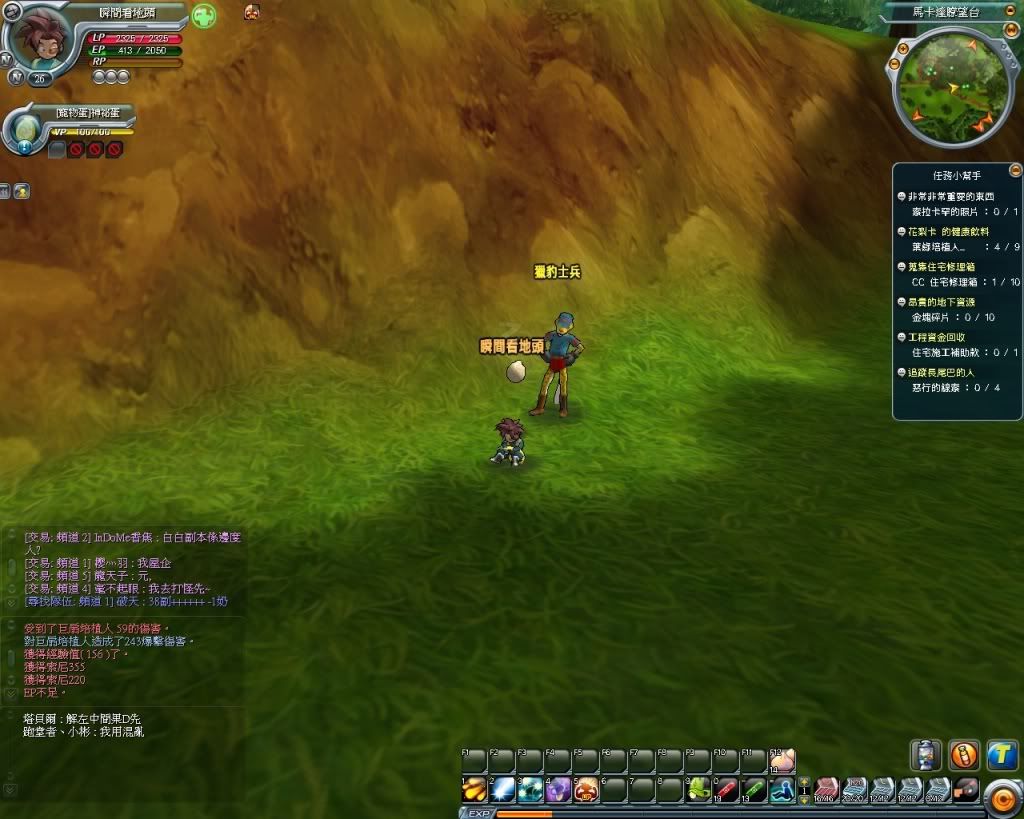
Task: Select the 追蹤長尾巴的人 quest entry
Action: pyautogui.click(x=940, y=372)
